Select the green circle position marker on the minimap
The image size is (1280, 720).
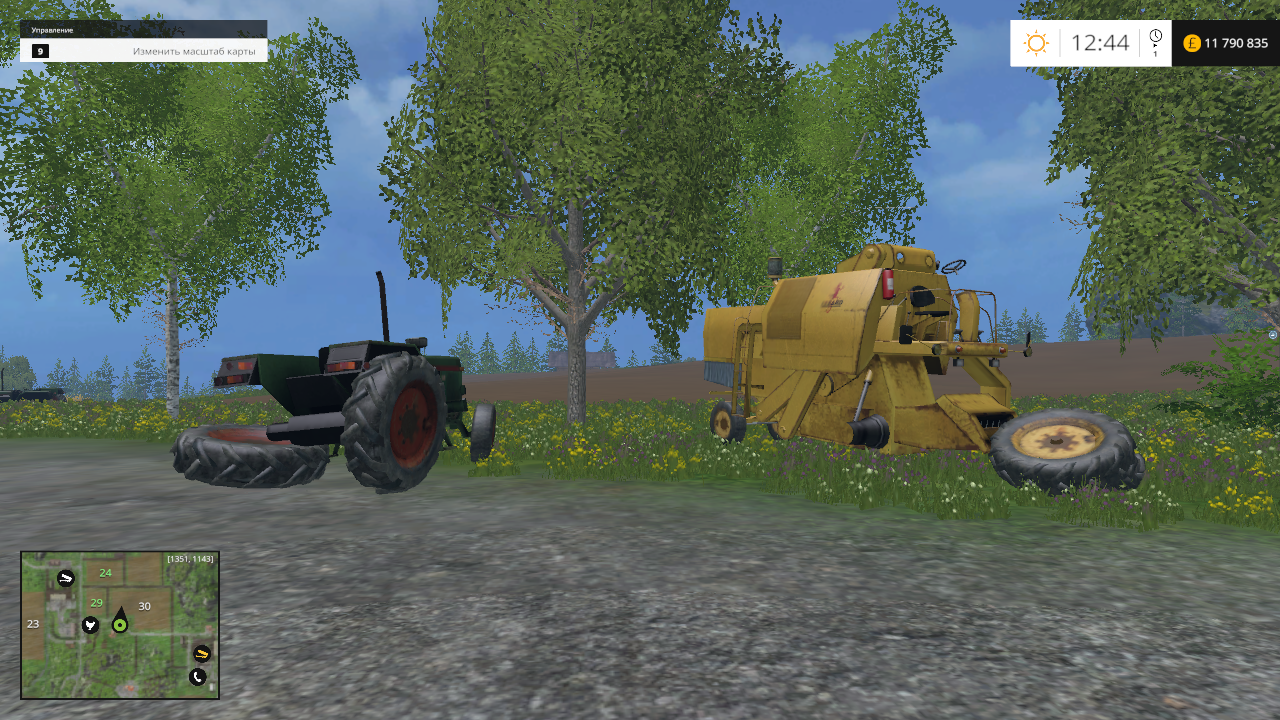click(120, 625)
